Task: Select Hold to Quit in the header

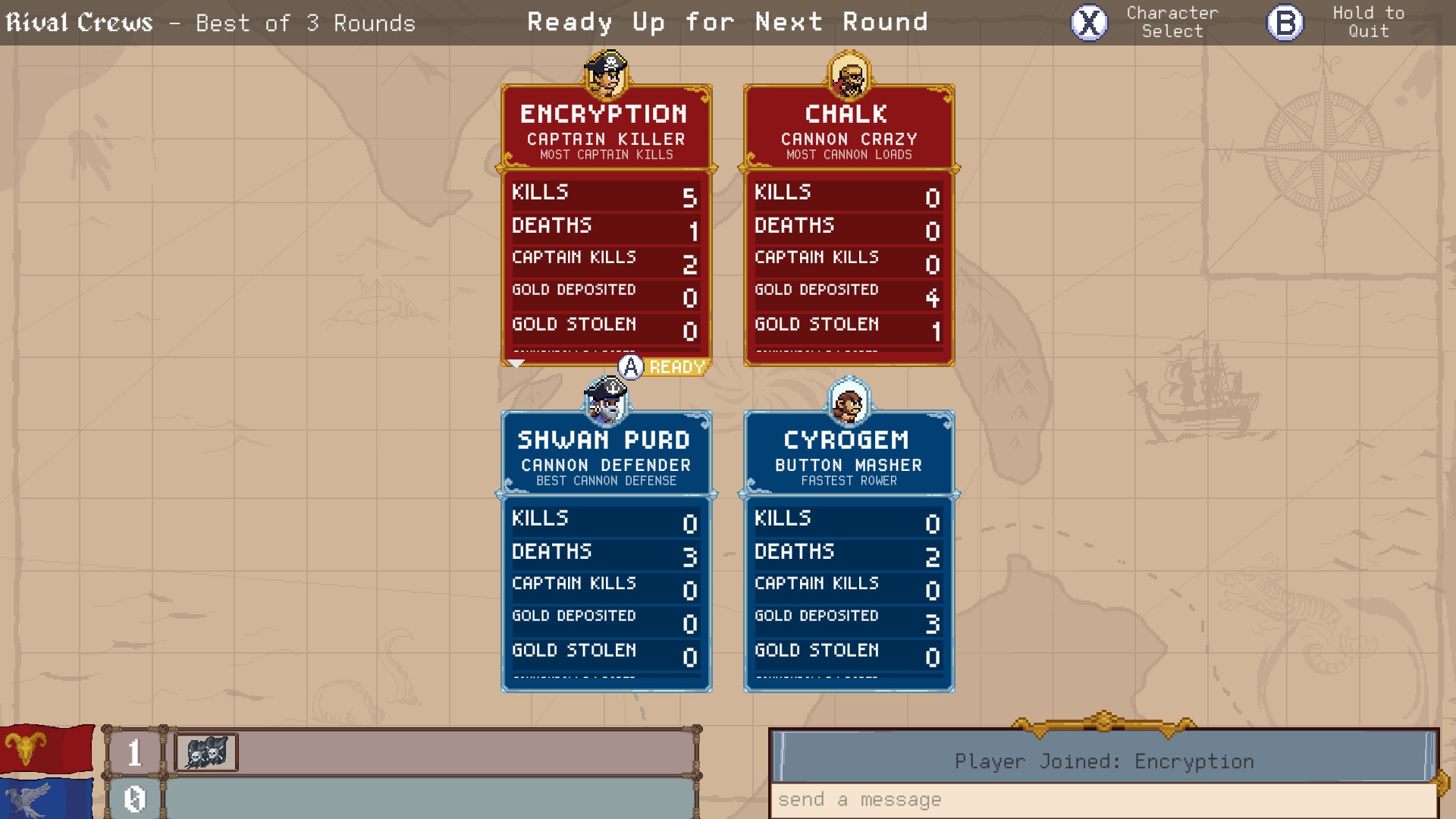Action: [x=1367, y=22]
